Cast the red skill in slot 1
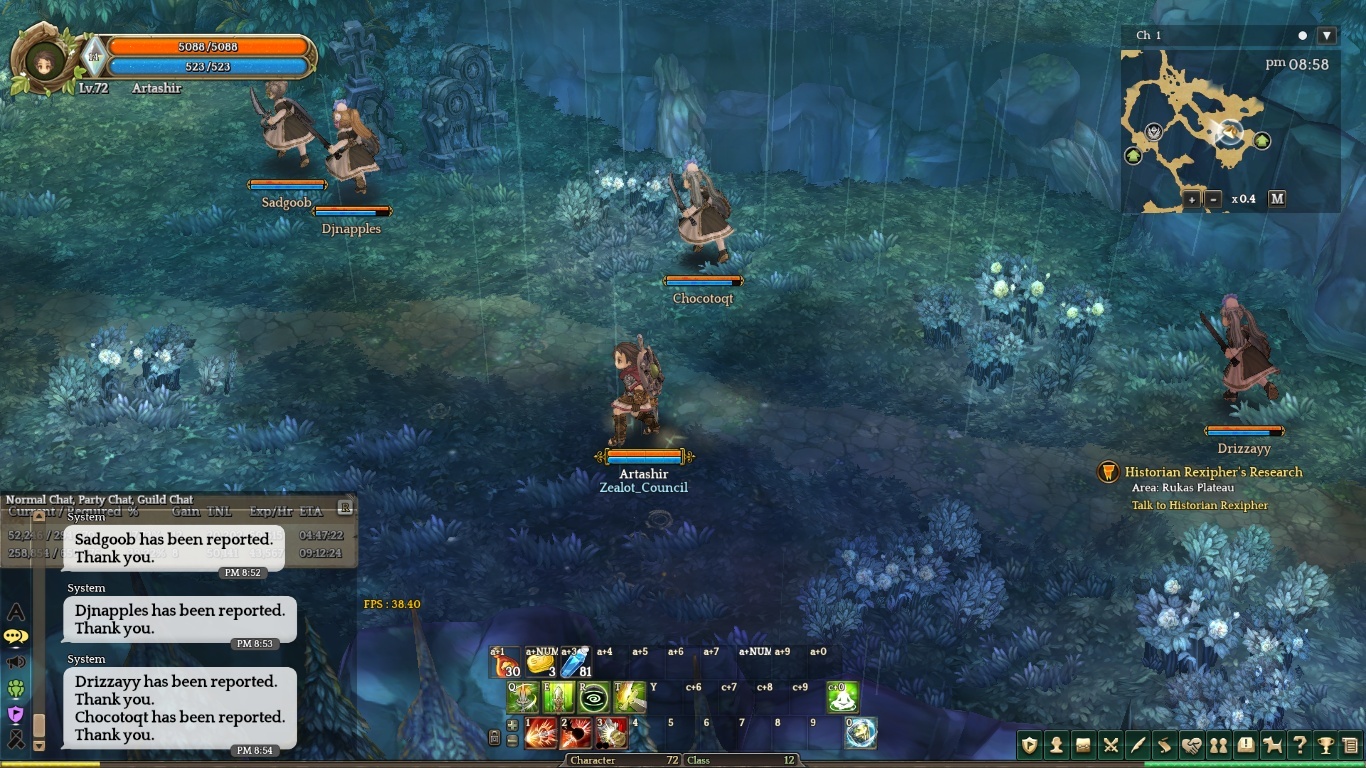The height and width of the screenshot is (768, 1366). pos(541,733)
